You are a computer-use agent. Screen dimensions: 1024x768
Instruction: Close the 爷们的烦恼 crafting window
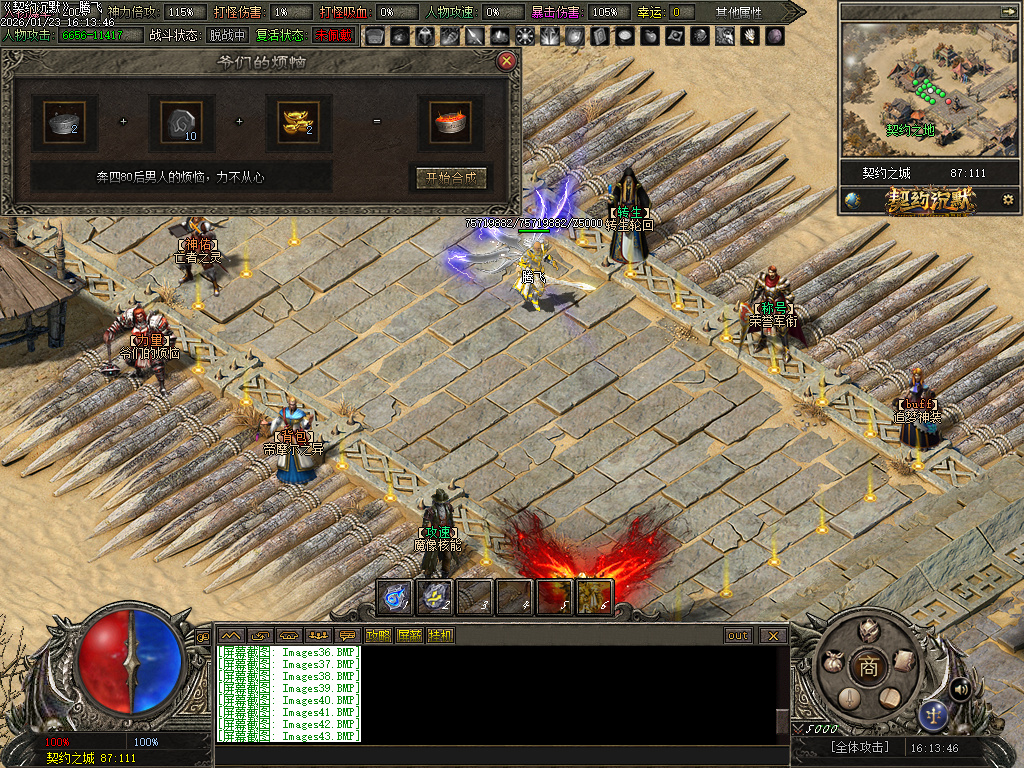click(507, 61)
